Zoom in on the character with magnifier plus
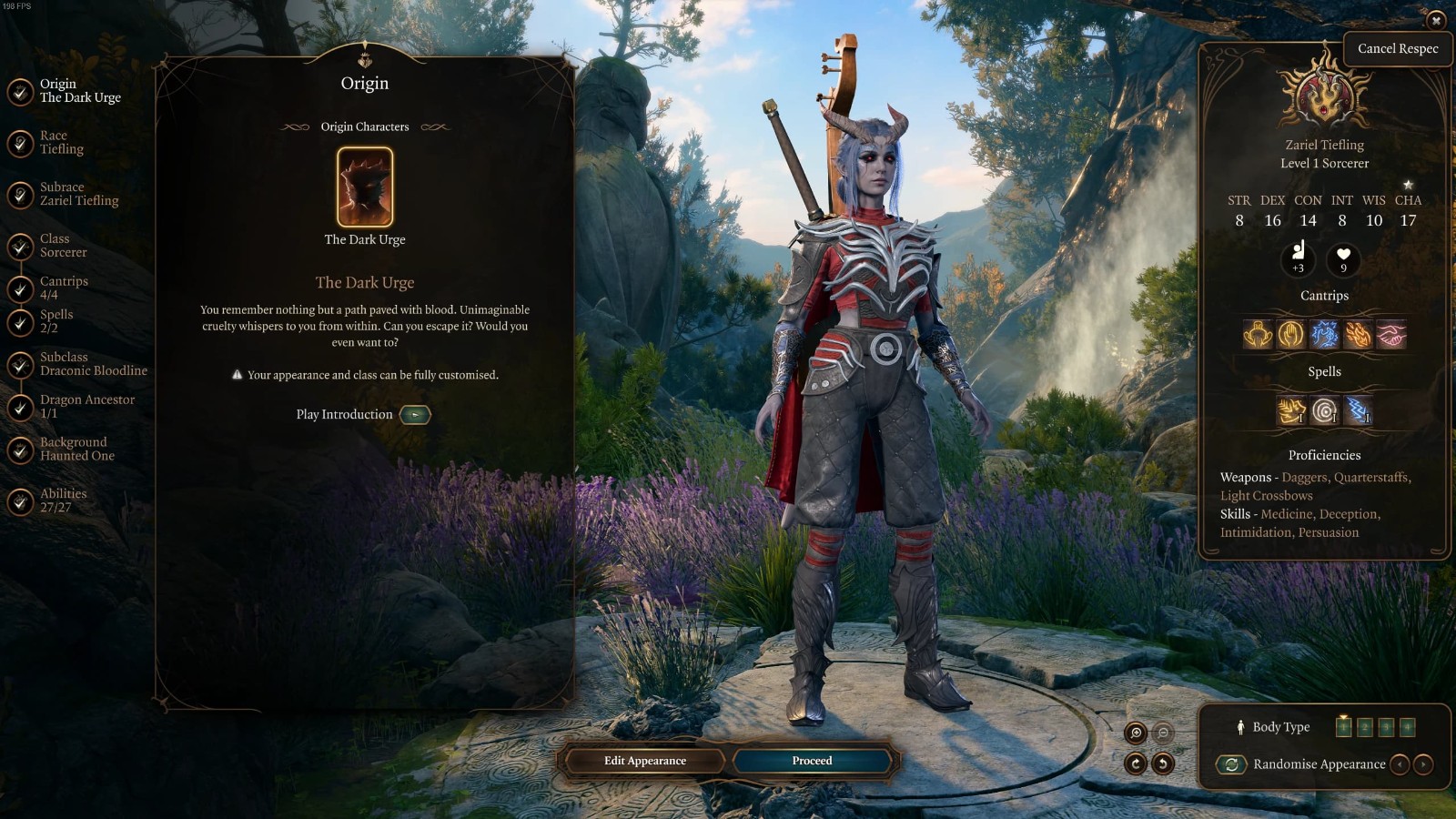 (1136, 733)
